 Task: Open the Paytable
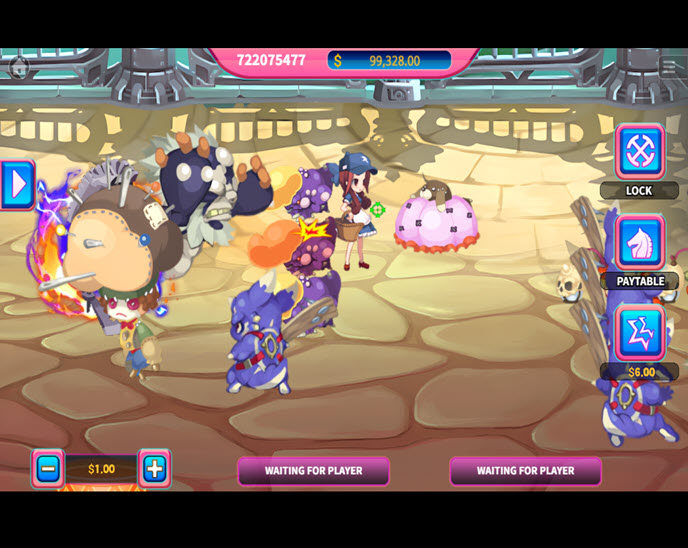(640, 243)
